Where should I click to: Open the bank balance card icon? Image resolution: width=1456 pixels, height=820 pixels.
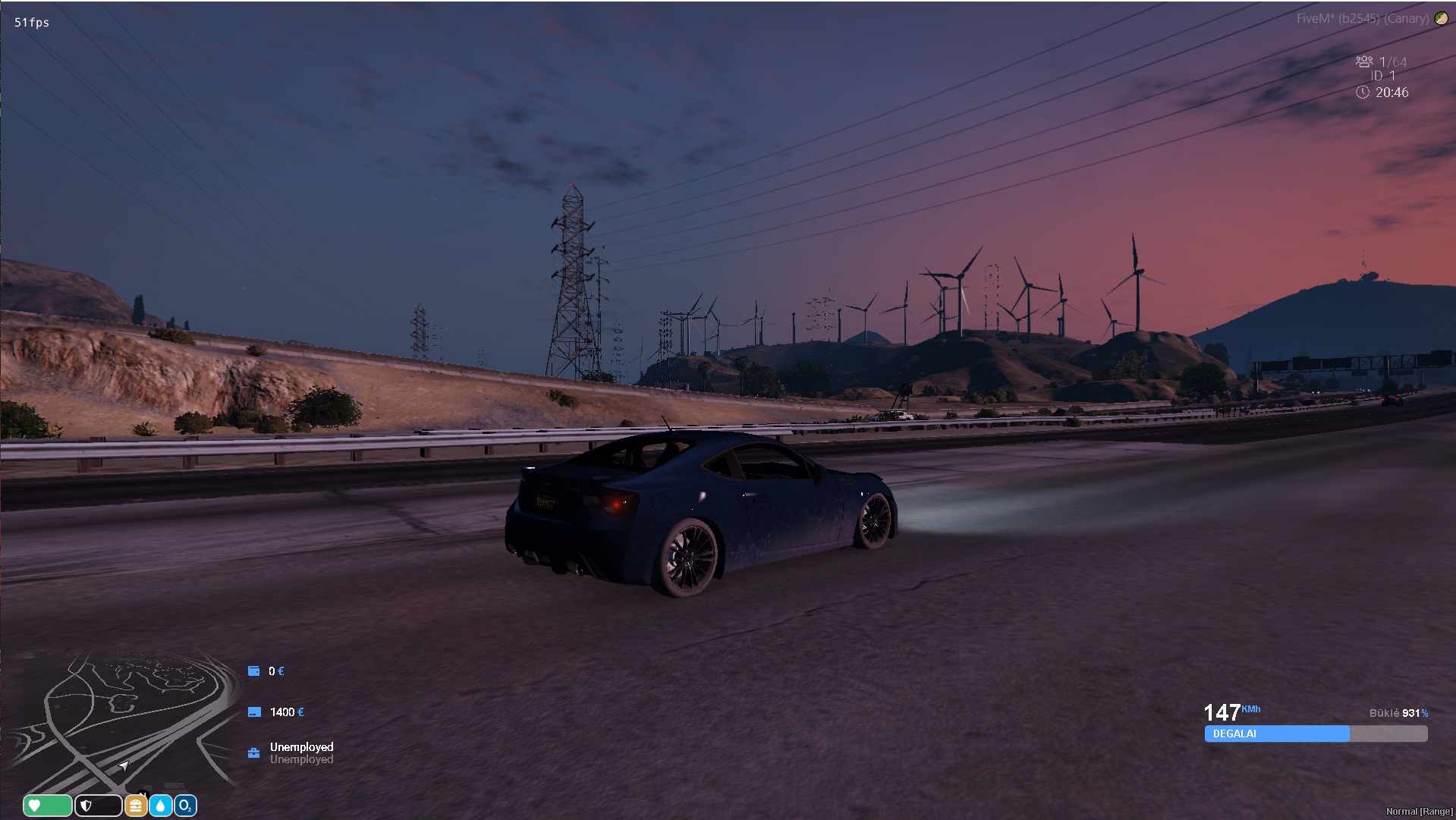click(x=255, y=712)
